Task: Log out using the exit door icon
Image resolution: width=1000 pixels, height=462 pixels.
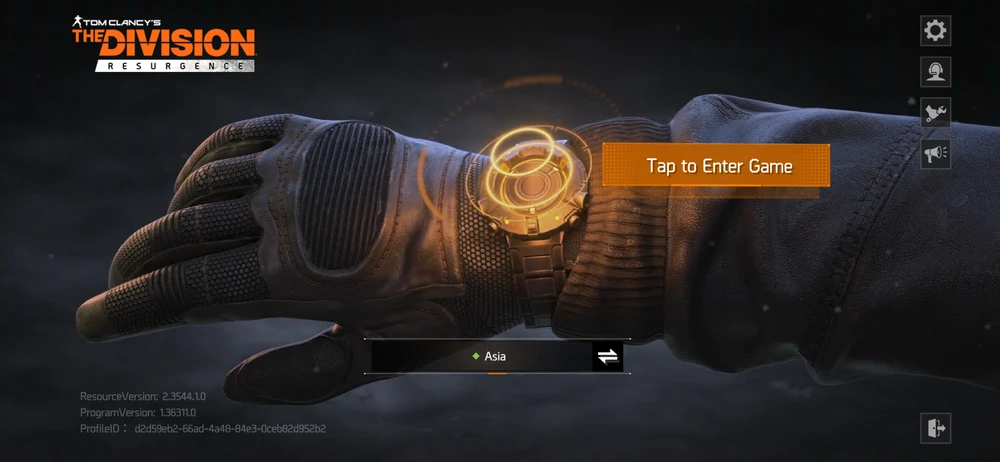Action: click(935, 428)
